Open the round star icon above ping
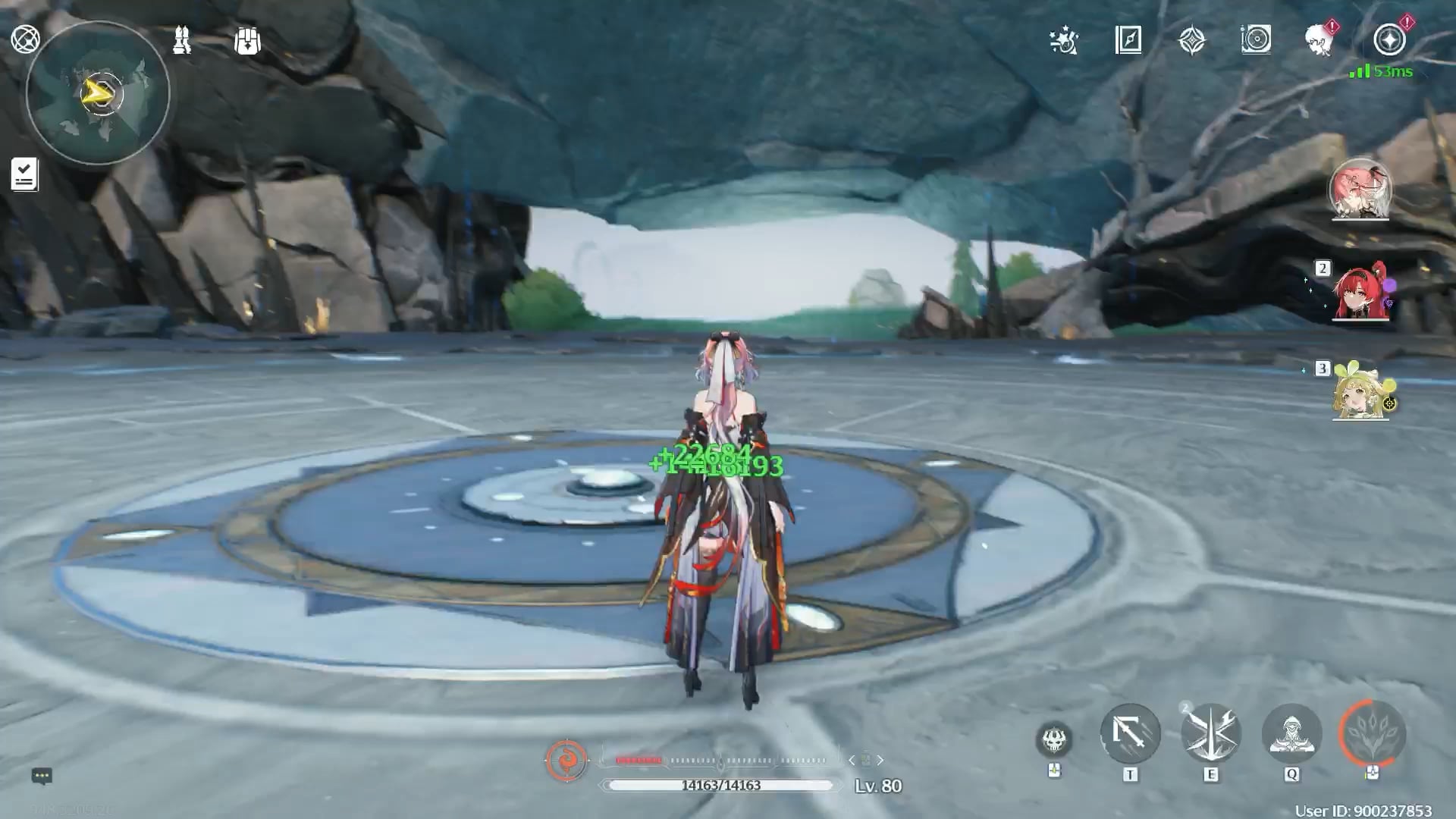 [x=1389, y=39]
